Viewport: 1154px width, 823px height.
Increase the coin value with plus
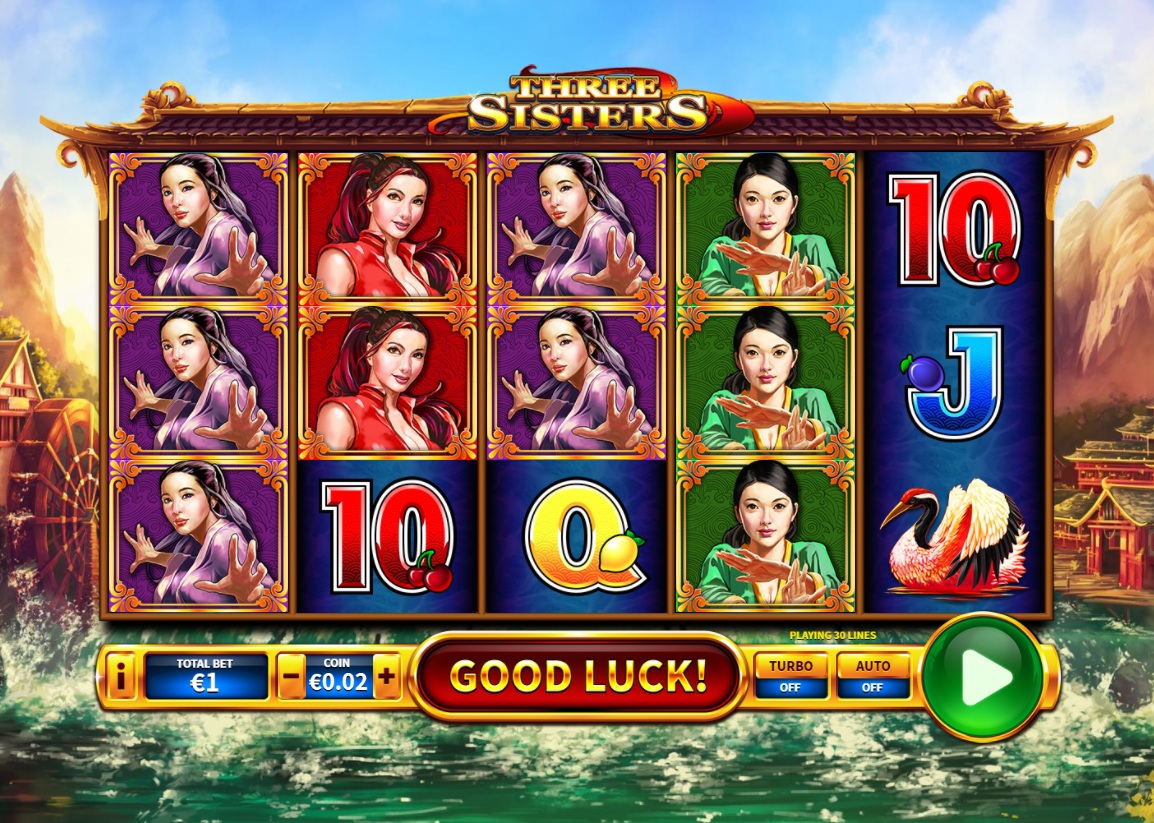[x=387, y=678]
